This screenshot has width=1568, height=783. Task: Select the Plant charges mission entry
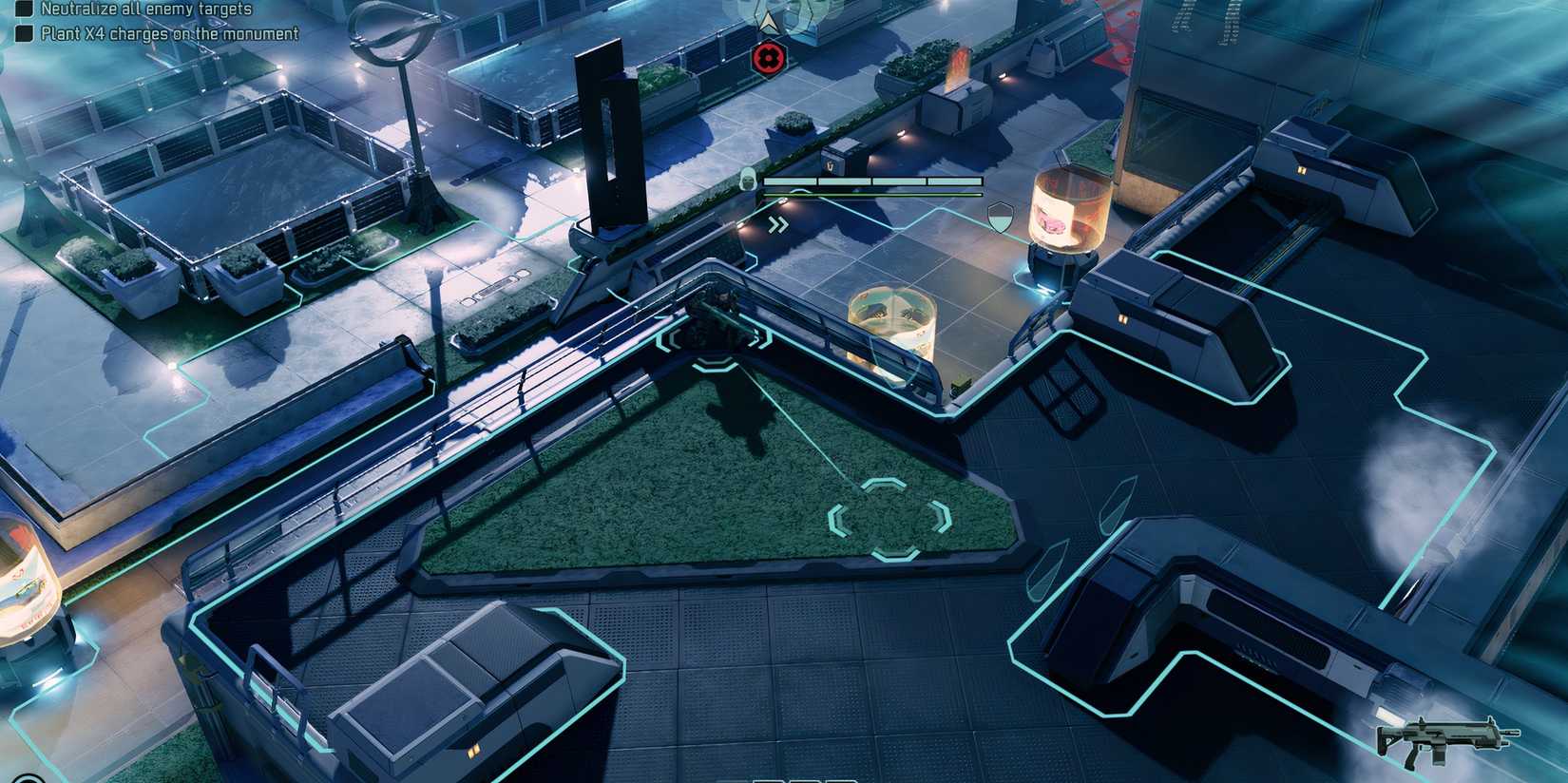[x=167, y=32]
